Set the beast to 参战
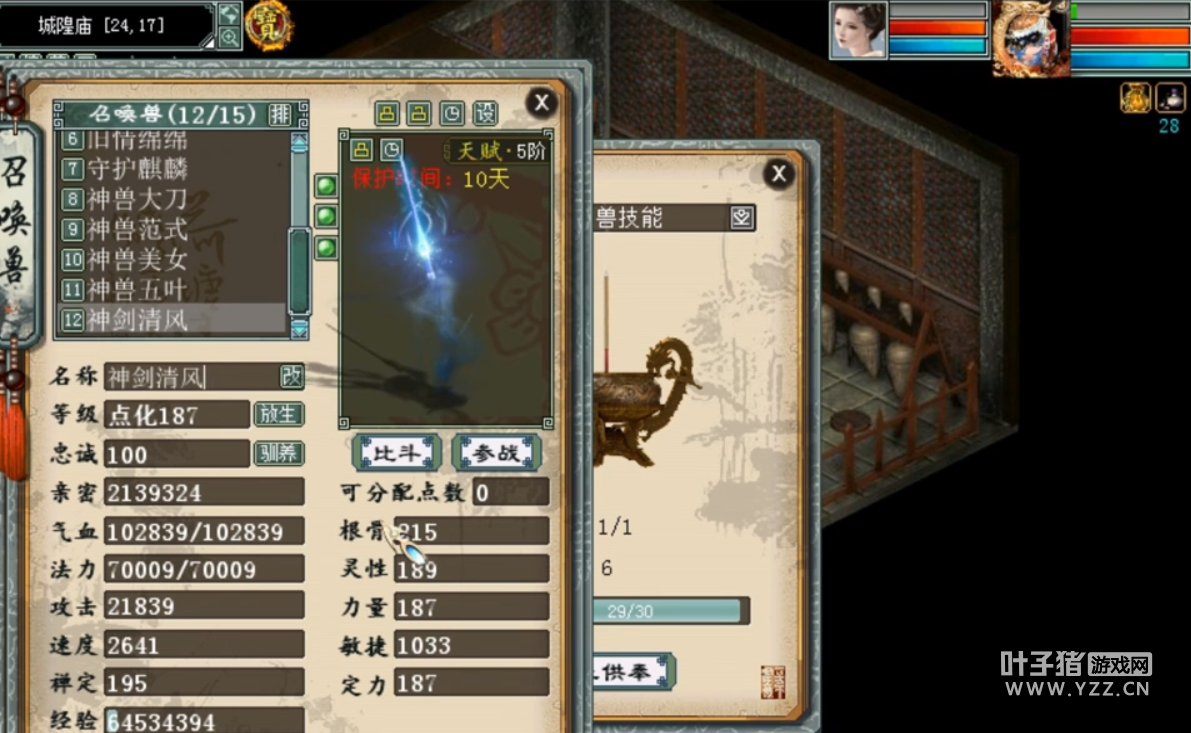Screen dimensions: 1191x733 (x=496, y=453)
